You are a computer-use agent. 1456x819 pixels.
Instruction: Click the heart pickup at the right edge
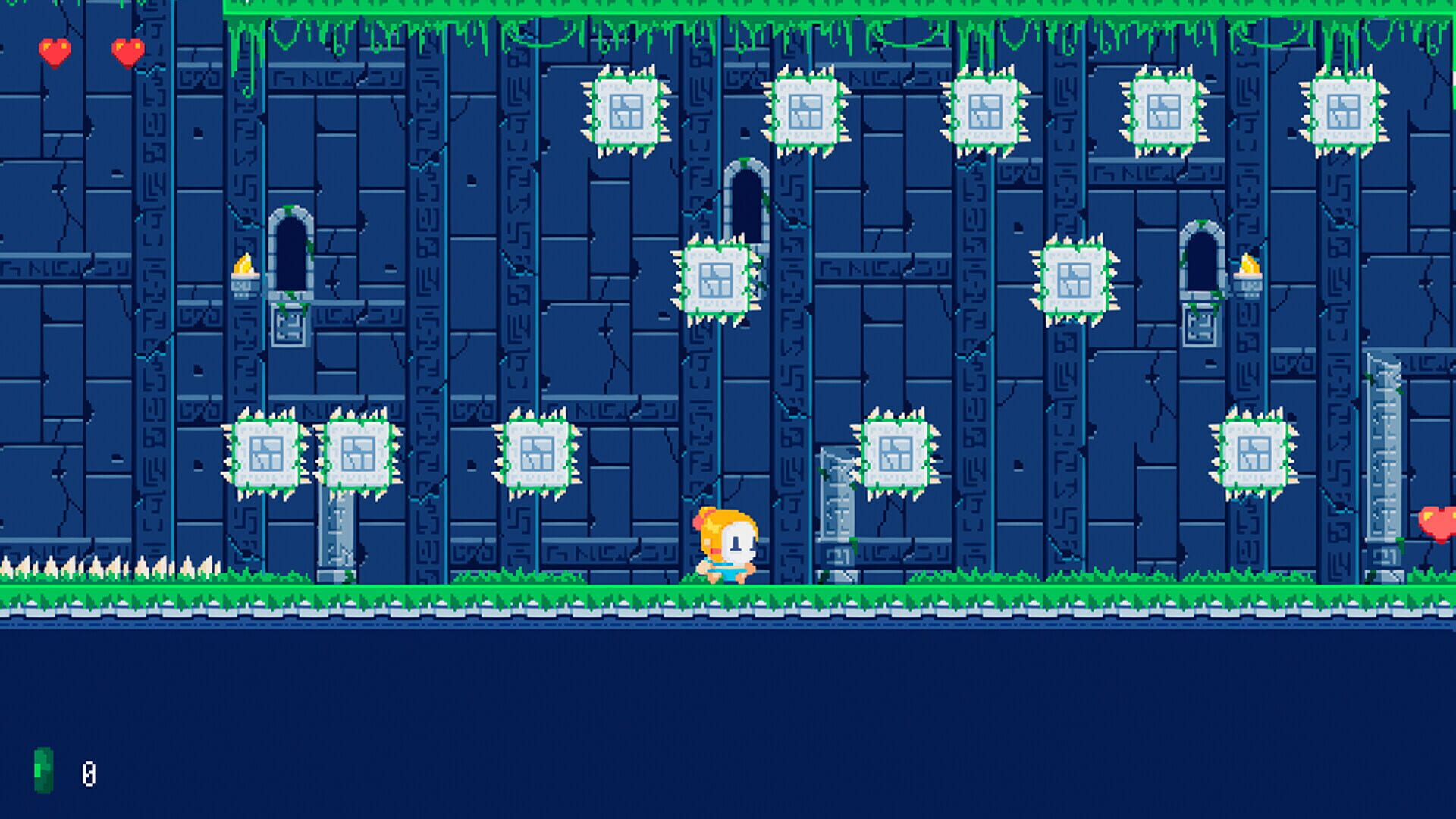click(1439, 522)
